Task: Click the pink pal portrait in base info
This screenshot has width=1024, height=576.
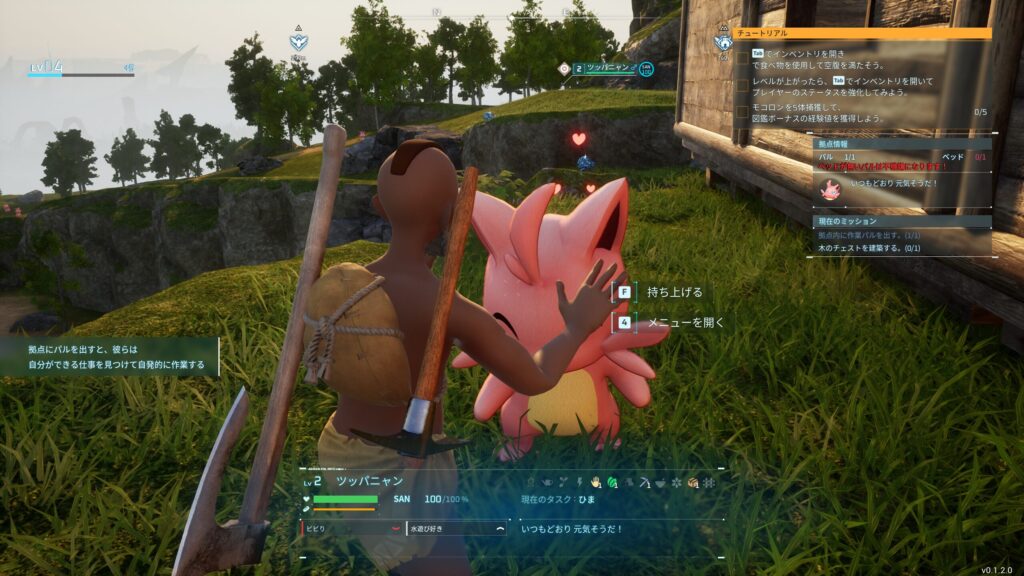Action: (x=830, y=188)
